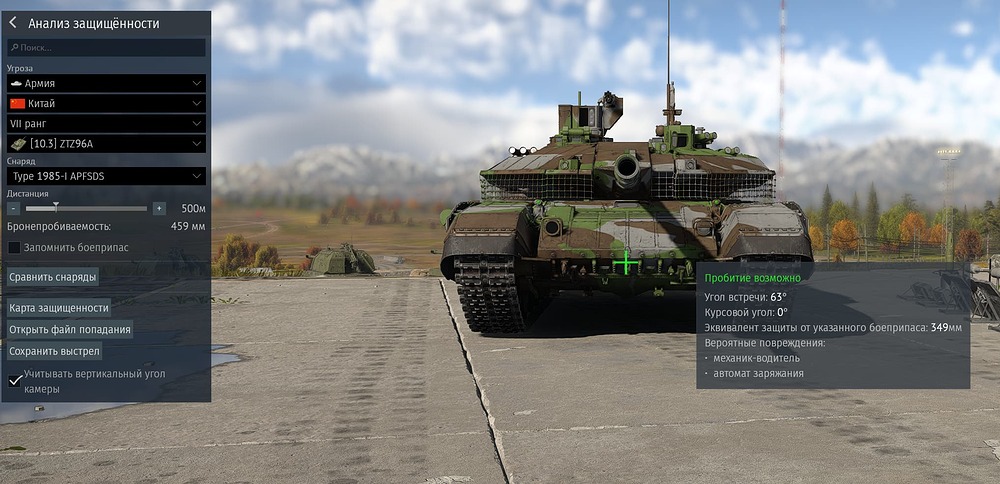Select Сохранить выстрел
The height and width of the screenshot is (484, 1000).
point(55,351)
